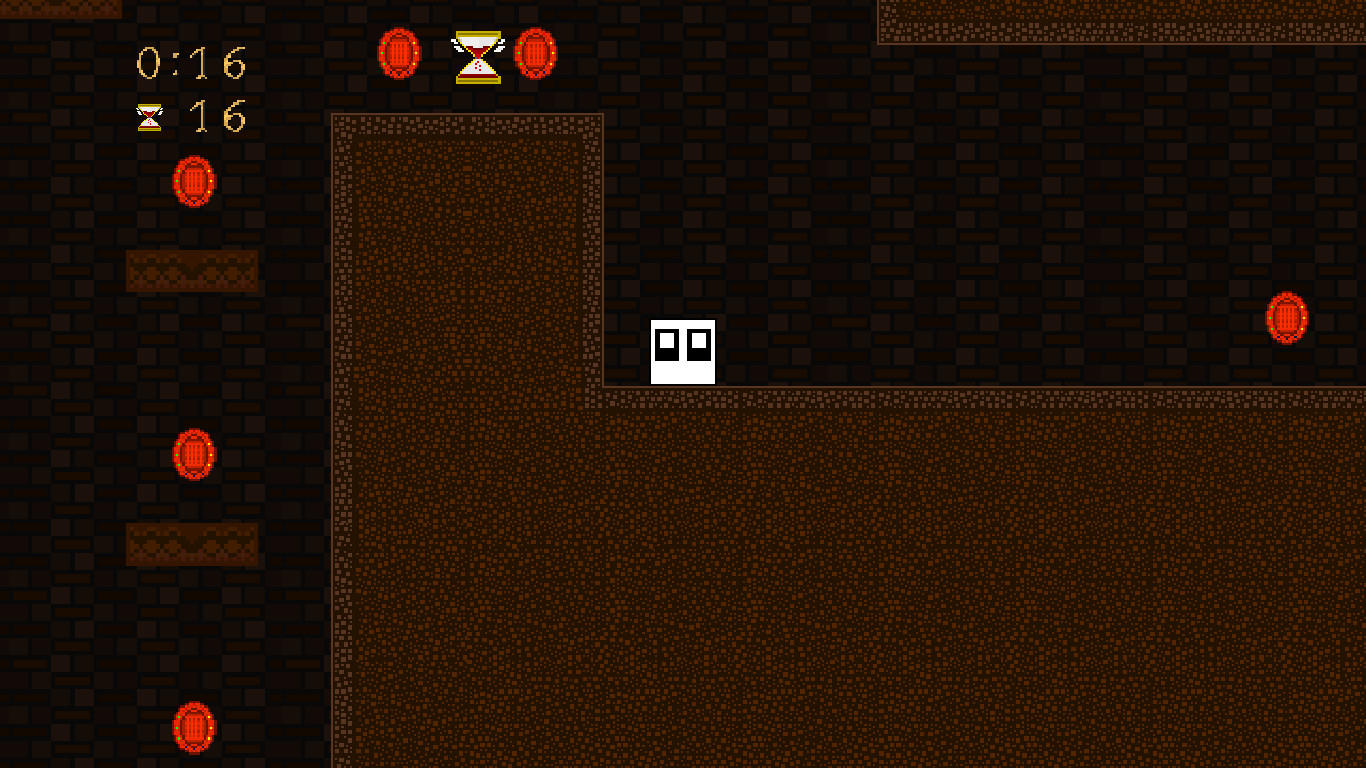The image size is (1366, 768).
Task: Click the upper wooden platform on the left
Action: (x=192, y=271)
